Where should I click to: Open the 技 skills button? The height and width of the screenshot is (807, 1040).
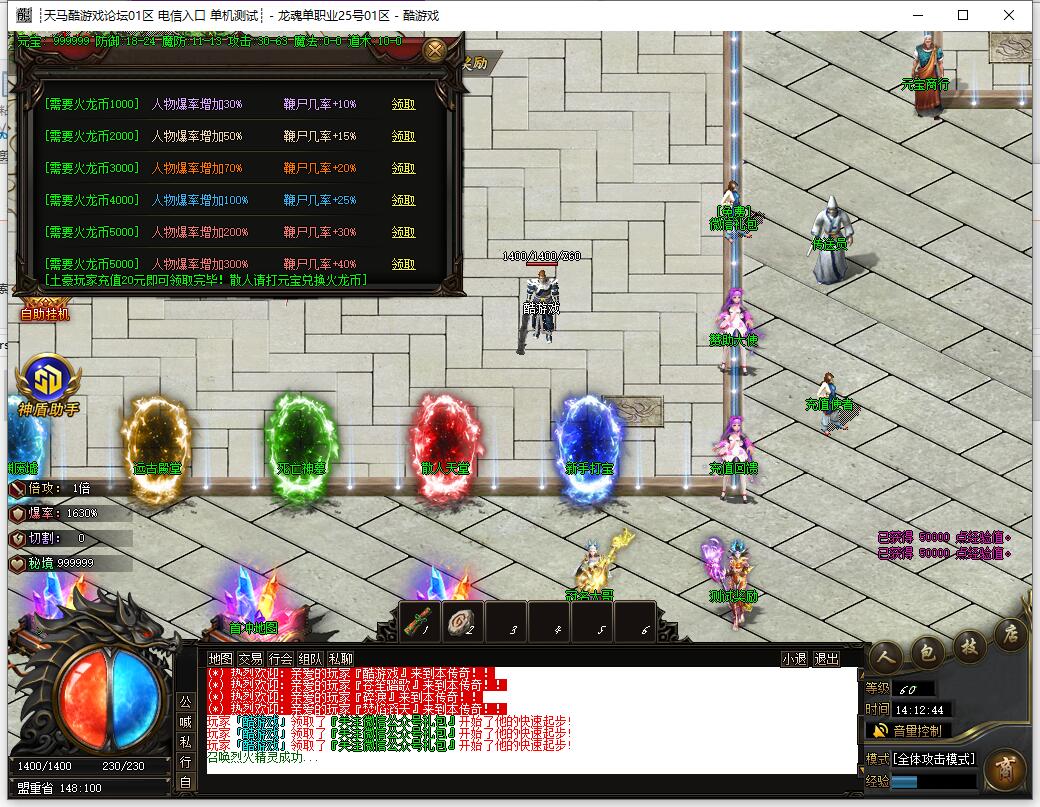(x=969, y=644)
